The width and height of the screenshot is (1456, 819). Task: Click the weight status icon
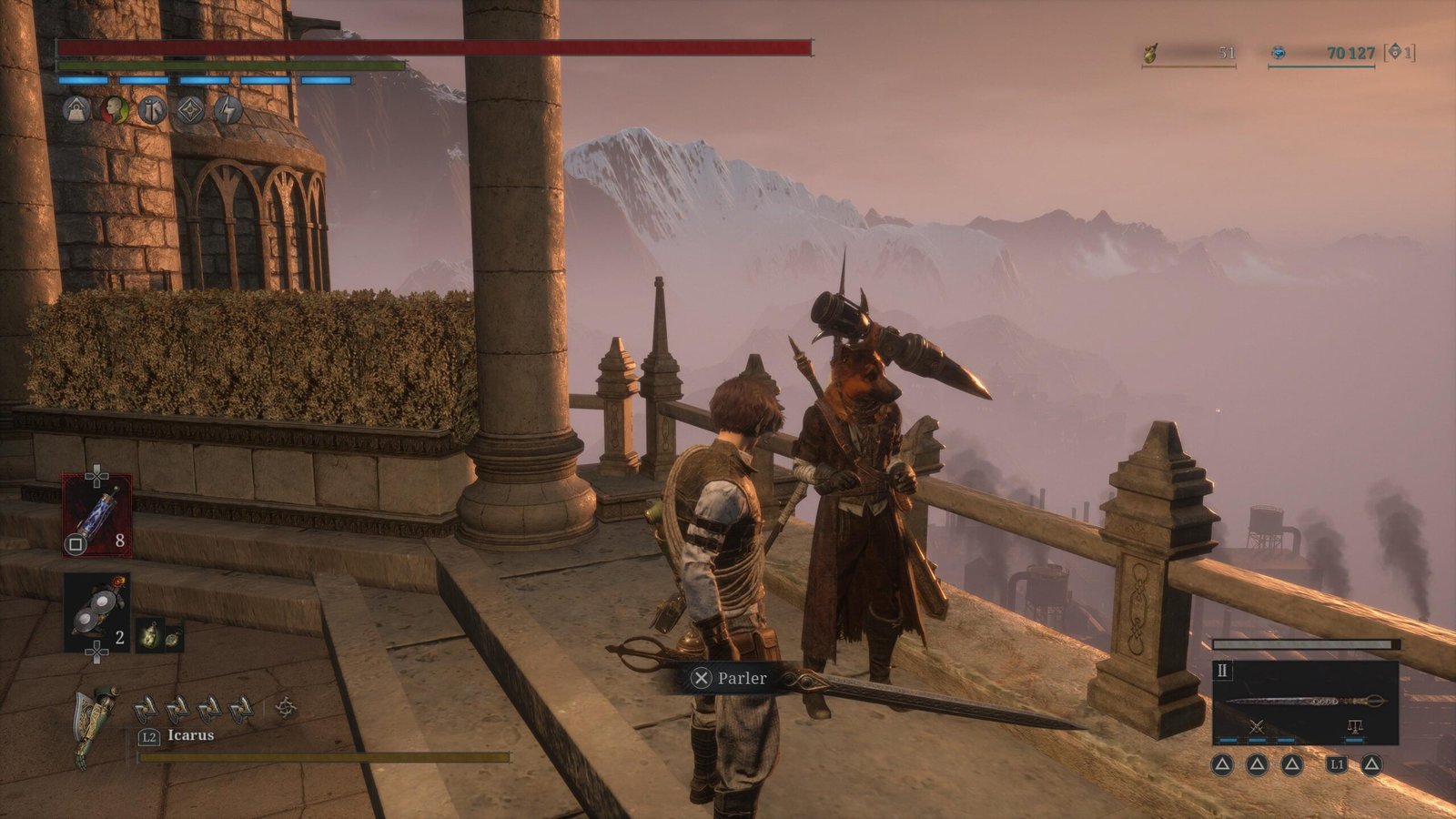(76, 110)
